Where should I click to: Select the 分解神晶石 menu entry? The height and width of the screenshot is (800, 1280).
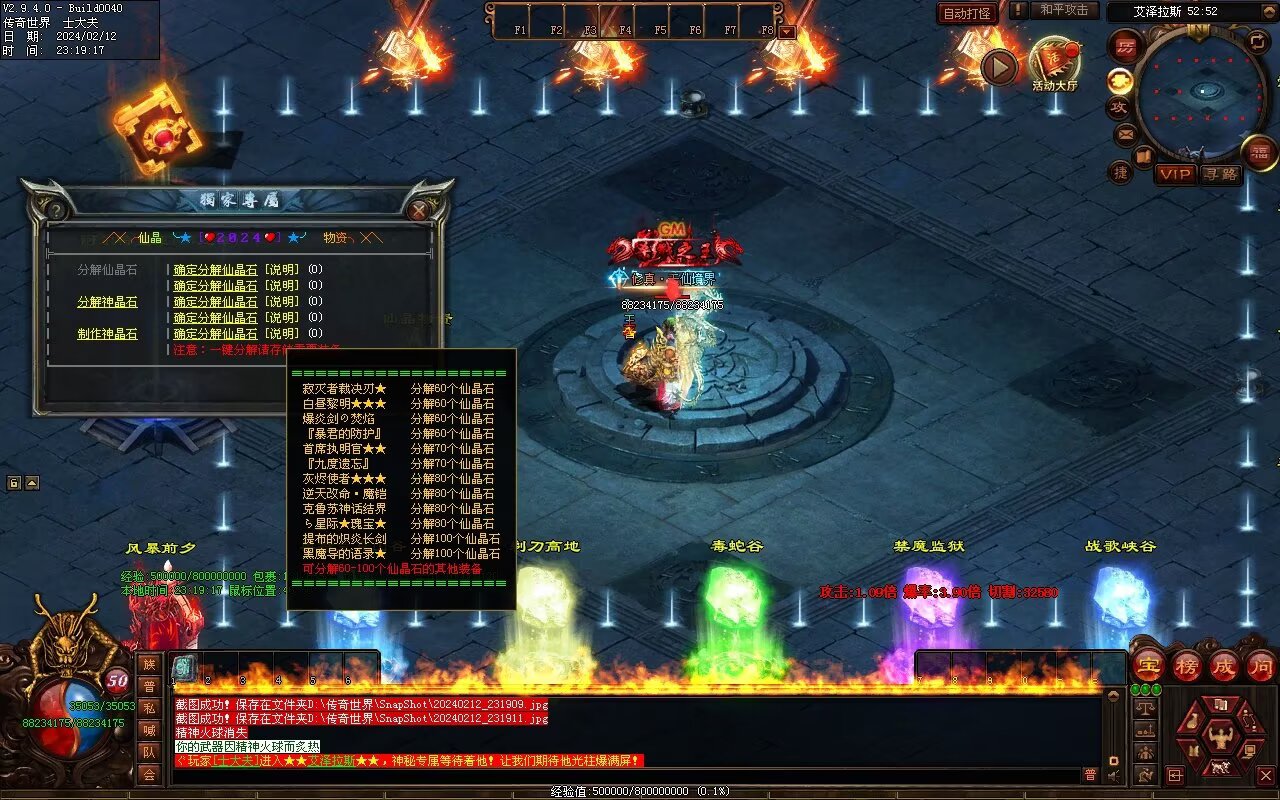pos(107,302)
